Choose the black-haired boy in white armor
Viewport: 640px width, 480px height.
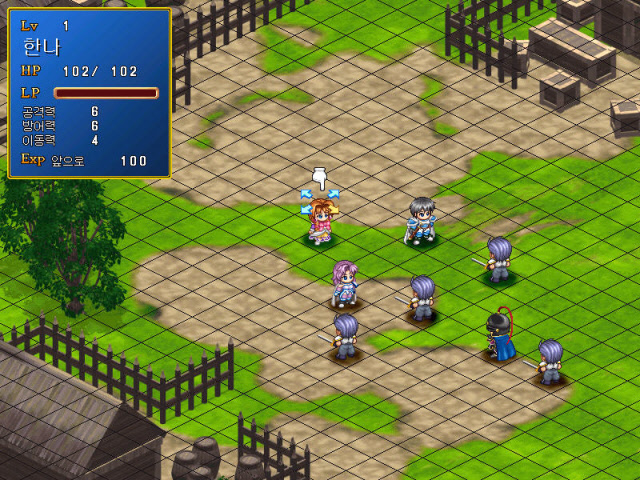point(421,221)
